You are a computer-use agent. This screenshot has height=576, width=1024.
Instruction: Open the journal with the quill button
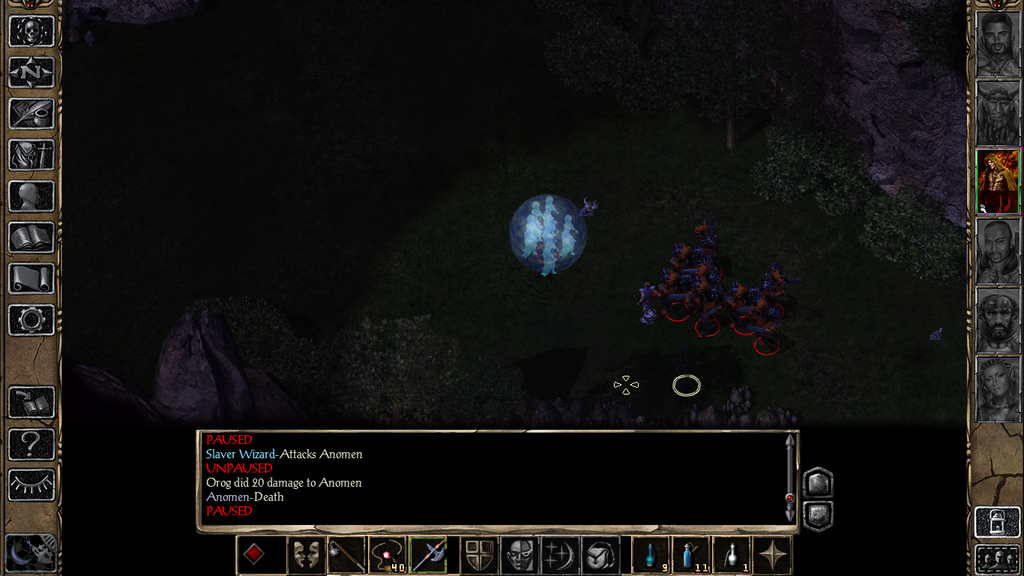(x=31, y=113)
